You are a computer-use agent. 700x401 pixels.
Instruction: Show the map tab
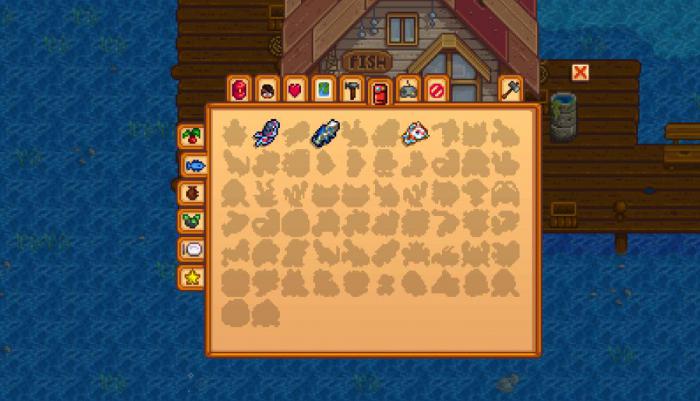(323, 90)
